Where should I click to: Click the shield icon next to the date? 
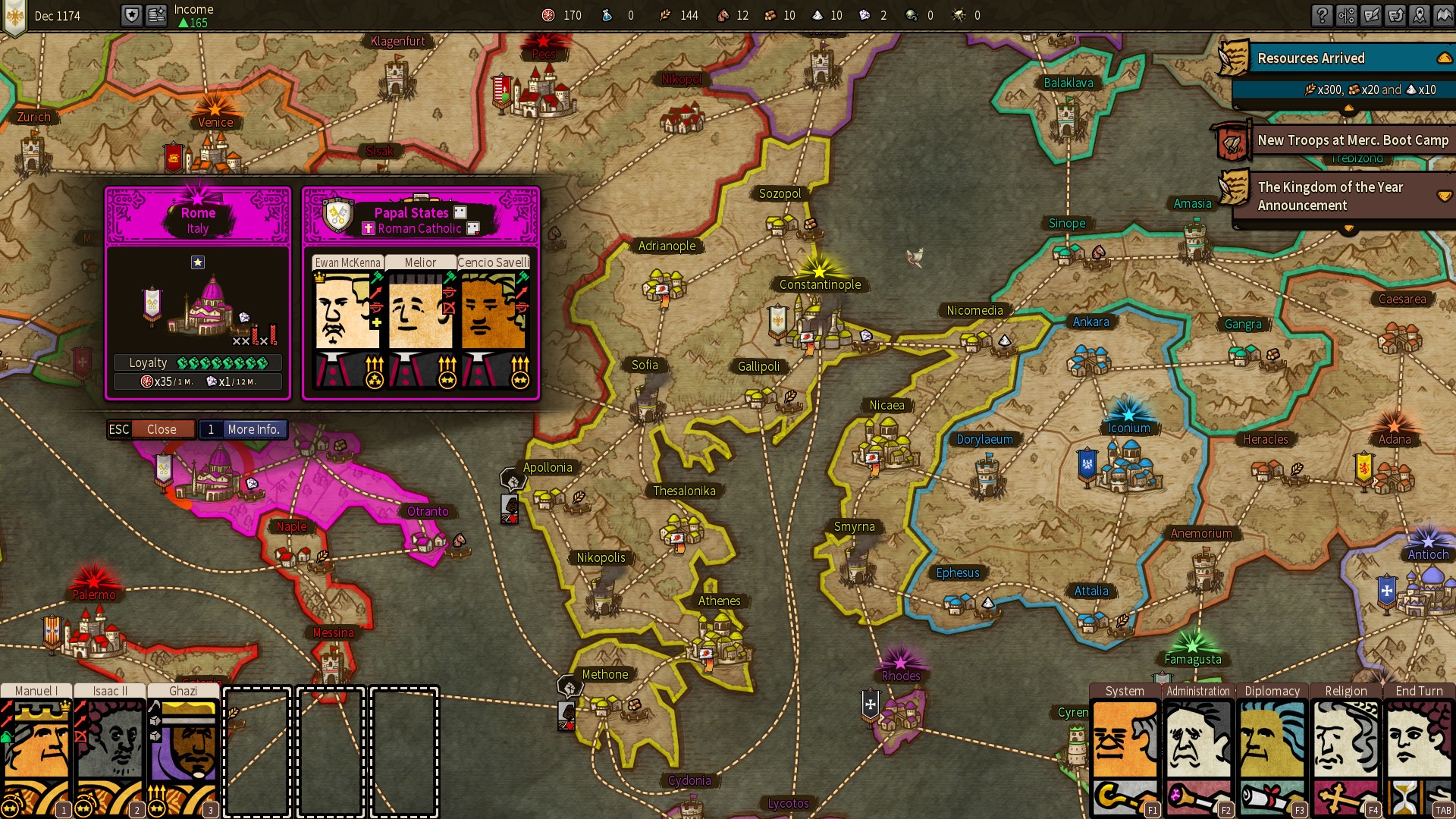pyautogui.click(x=130, y=15)
